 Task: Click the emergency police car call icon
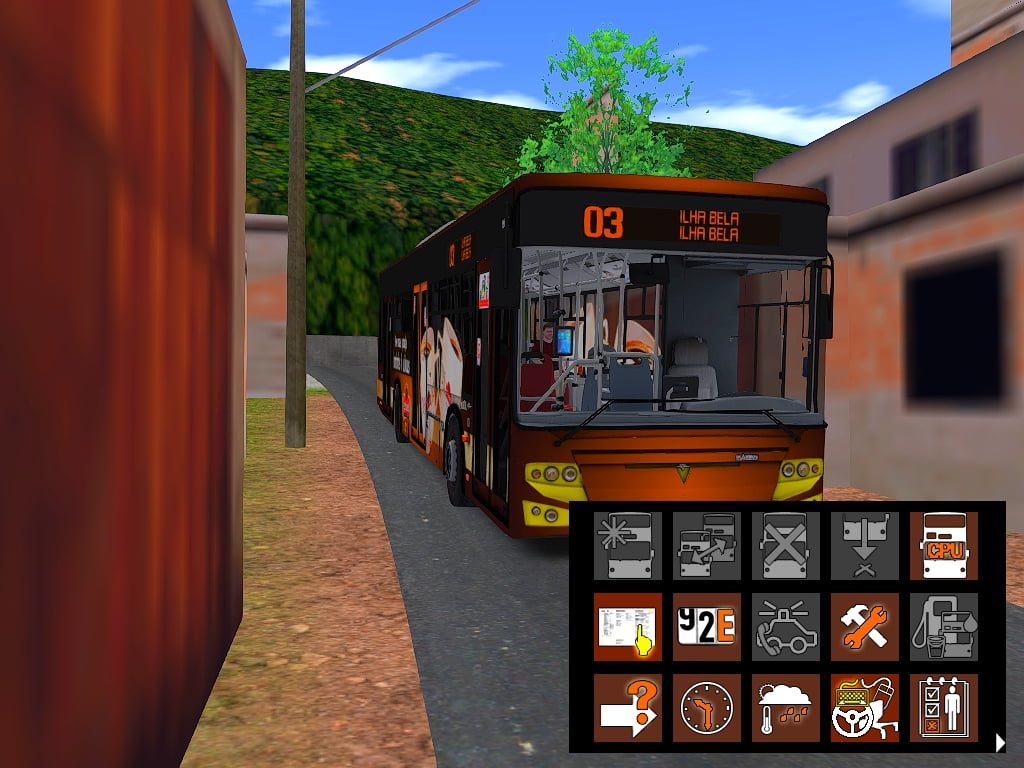coord(785,627)
